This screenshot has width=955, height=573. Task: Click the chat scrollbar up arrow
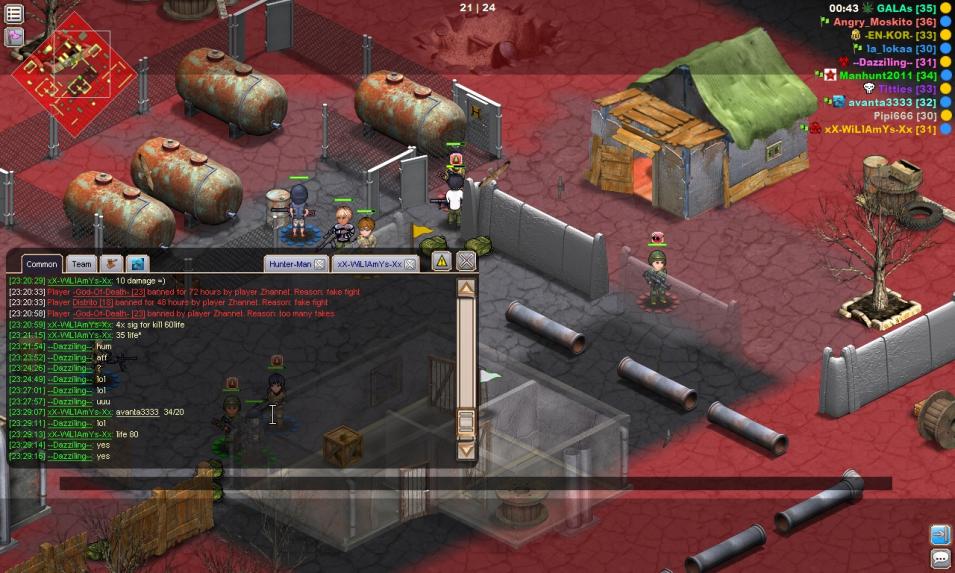click(465, 288)
